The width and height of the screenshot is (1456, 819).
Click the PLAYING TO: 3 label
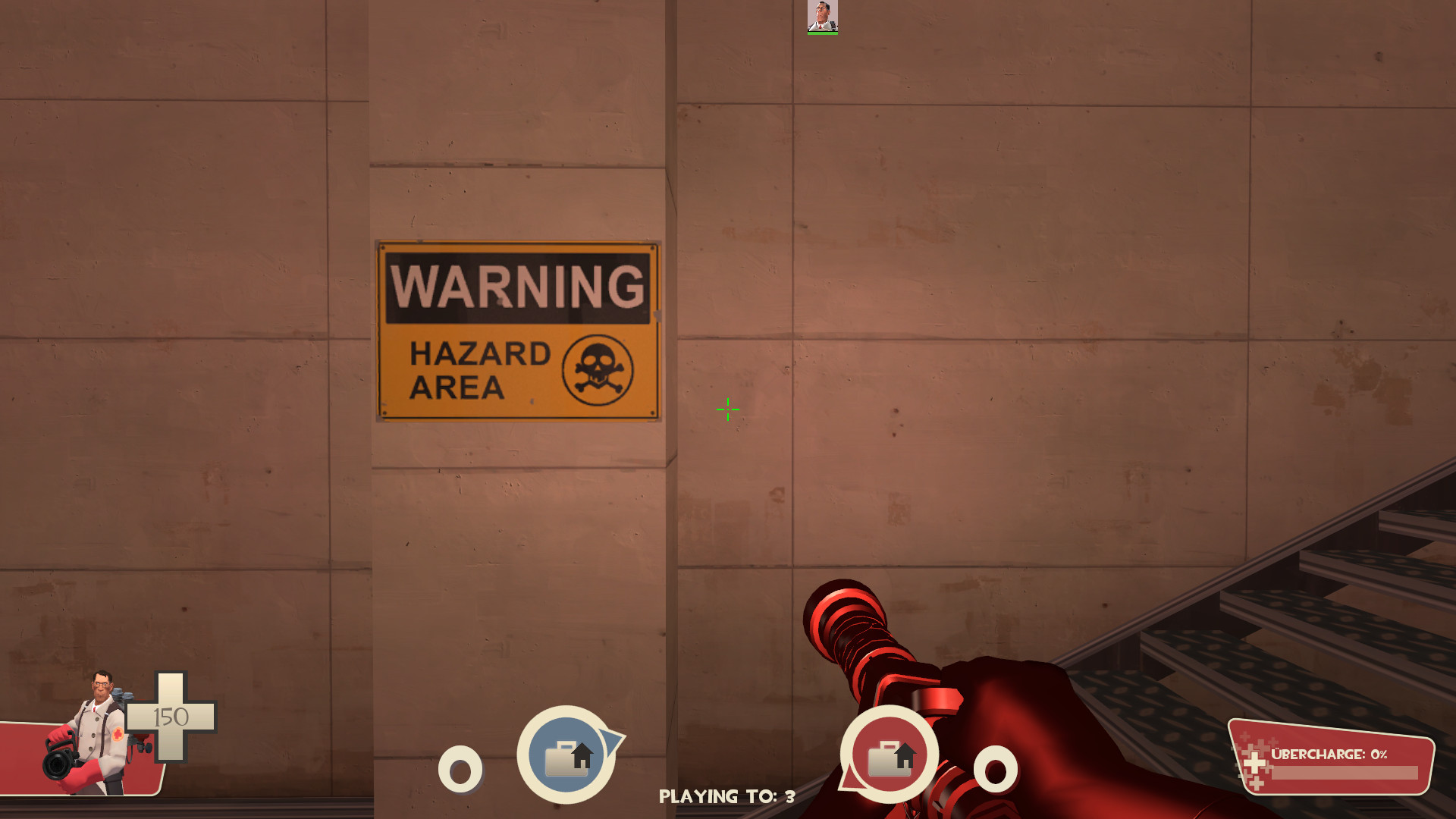click(x=726, y=796)
